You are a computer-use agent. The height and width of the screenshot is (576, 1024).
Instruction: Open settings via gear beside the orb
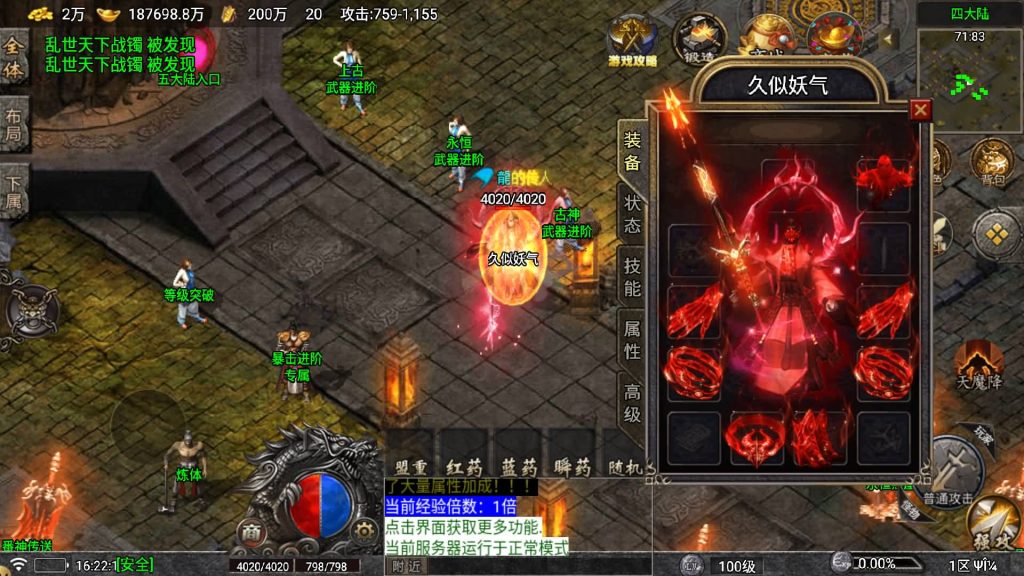[x=360, y=528]
